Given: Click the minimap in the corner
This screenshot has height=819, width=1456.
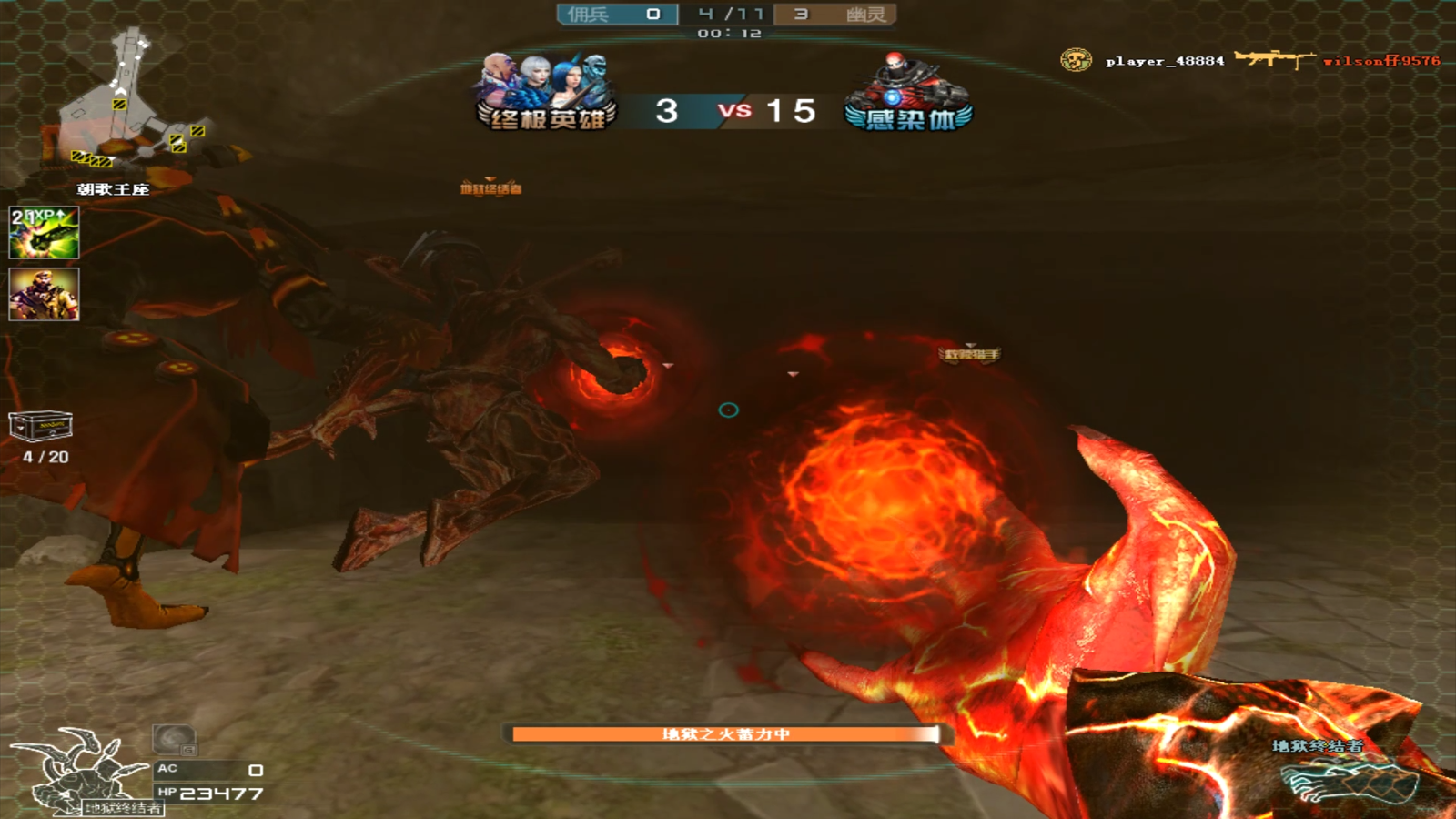Looking at the screenshot, I should [127, 100].
